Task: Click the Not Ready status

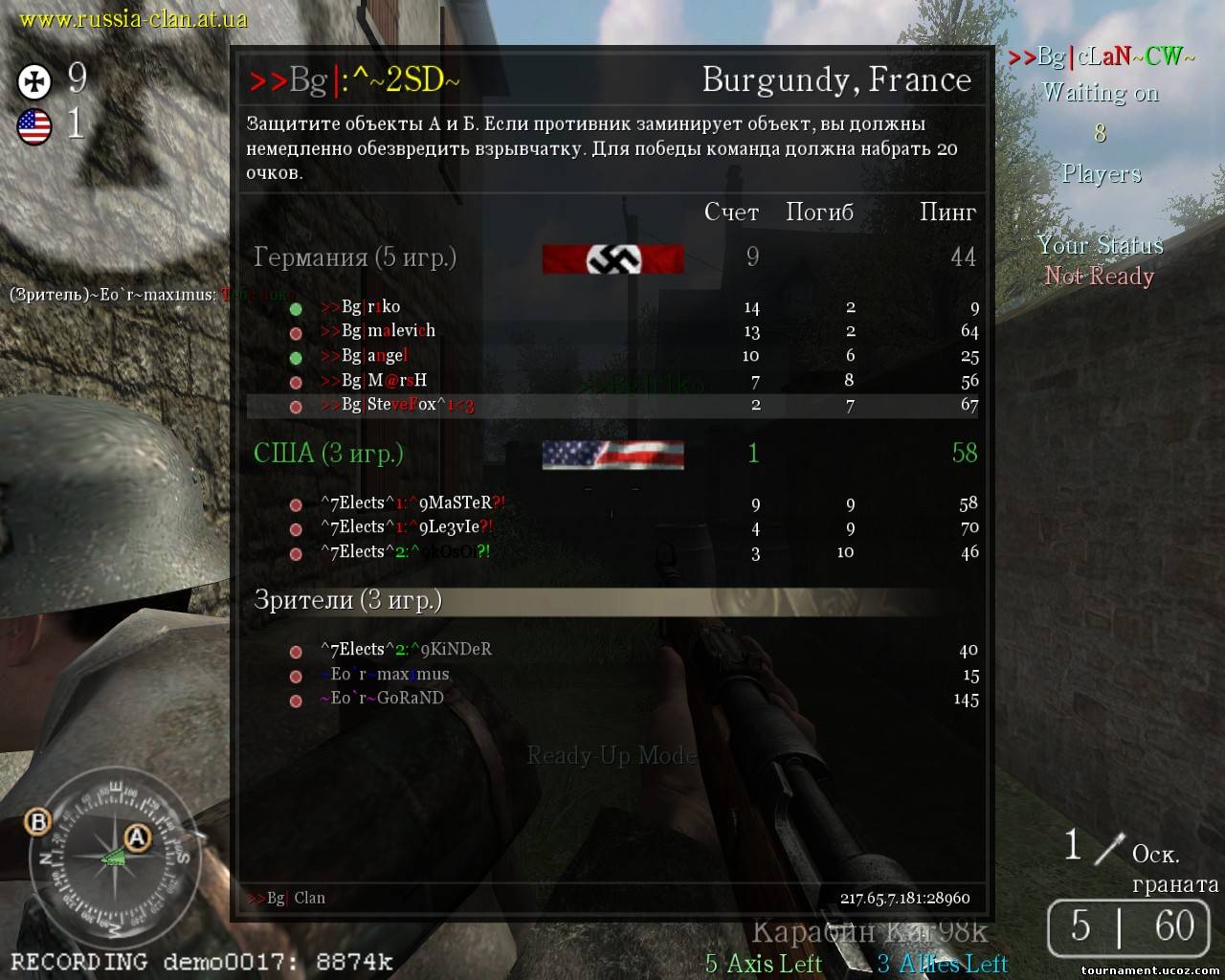Action: [1099, 277]
